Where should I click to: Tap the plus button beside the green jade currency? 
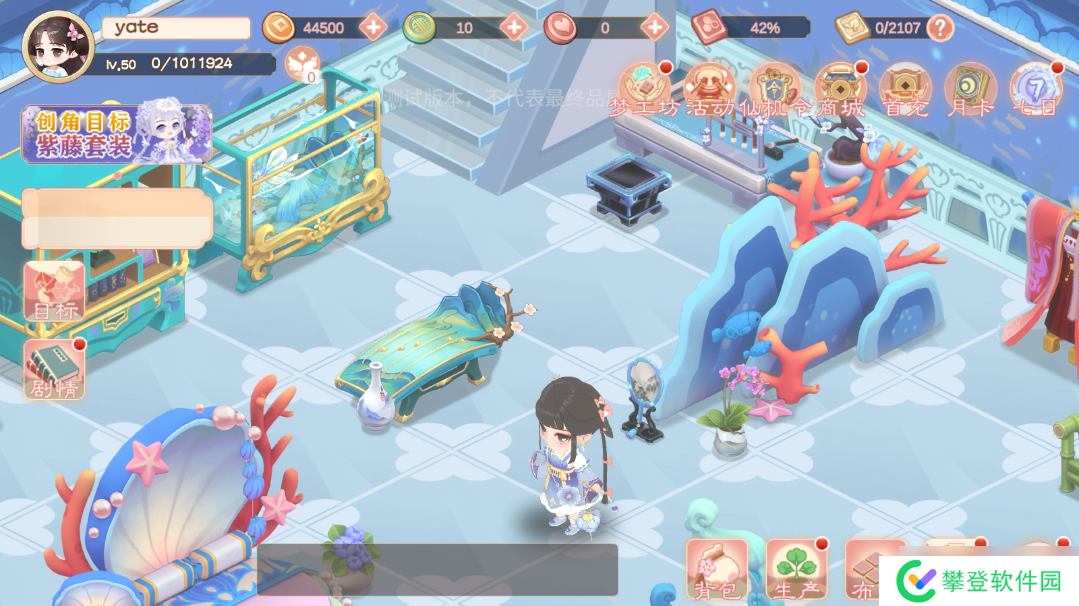point(514,27)
